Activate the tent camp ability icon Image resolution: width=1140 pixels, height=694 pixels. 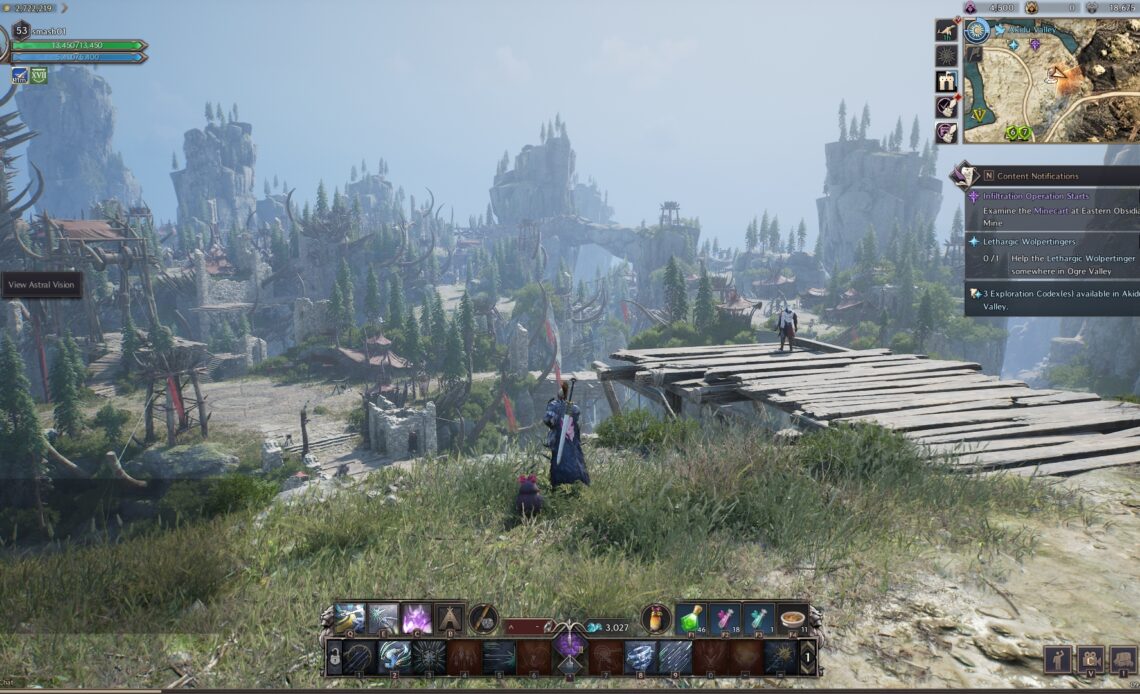click(x=449, y=619)
